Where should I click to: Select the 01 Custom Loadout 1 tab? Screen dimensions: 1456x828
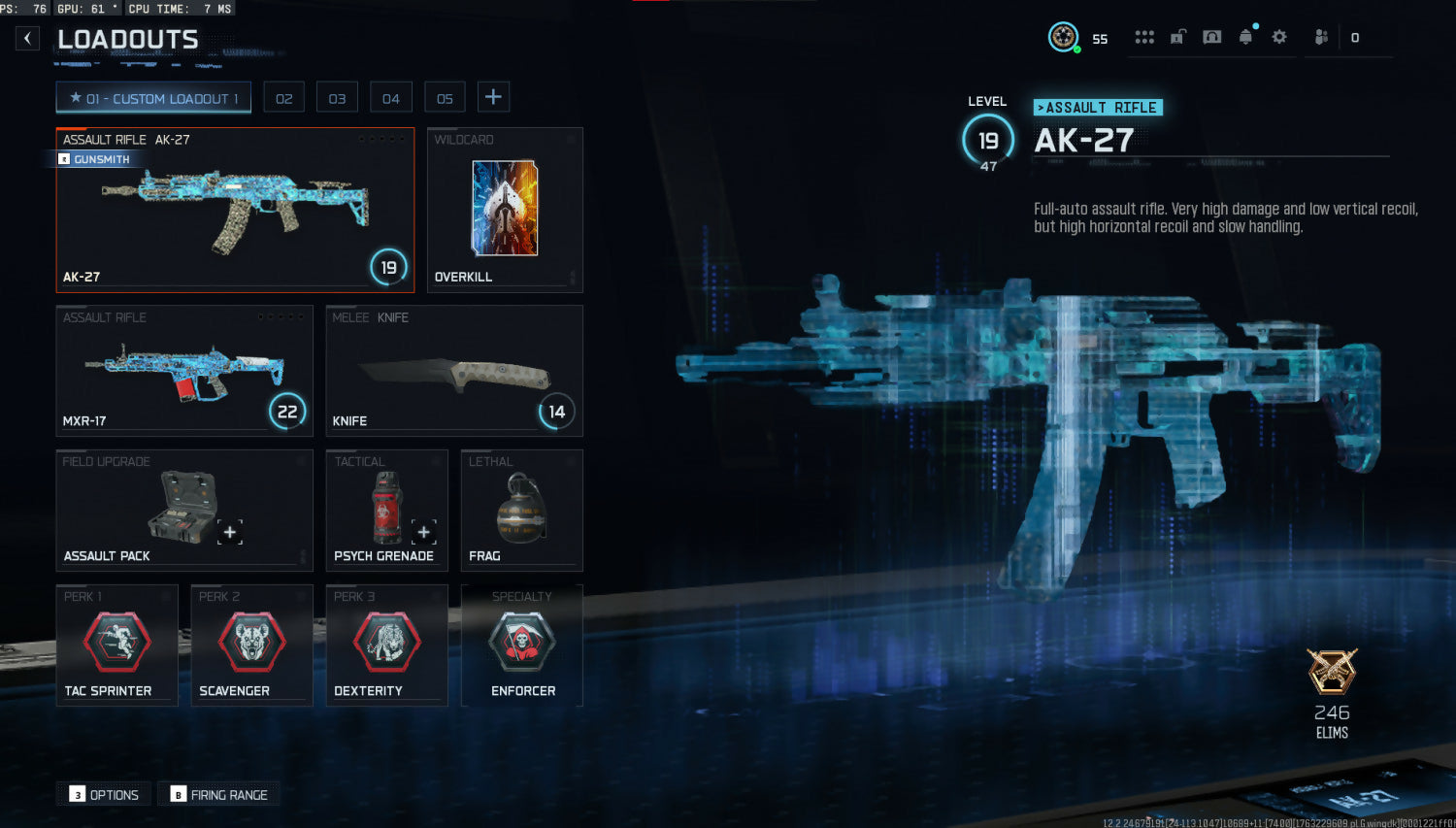pos(153,98)
